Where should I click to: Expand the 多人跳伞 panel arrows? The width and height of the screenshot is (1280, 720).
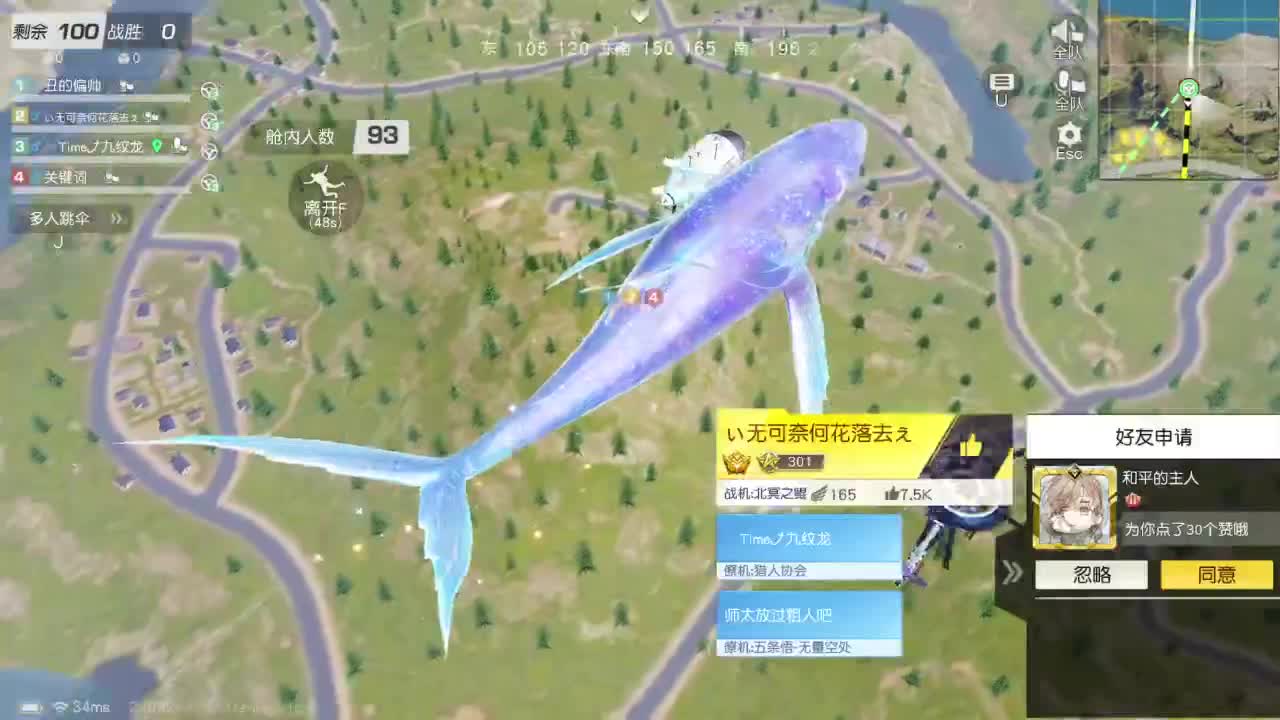pos(116,220)
